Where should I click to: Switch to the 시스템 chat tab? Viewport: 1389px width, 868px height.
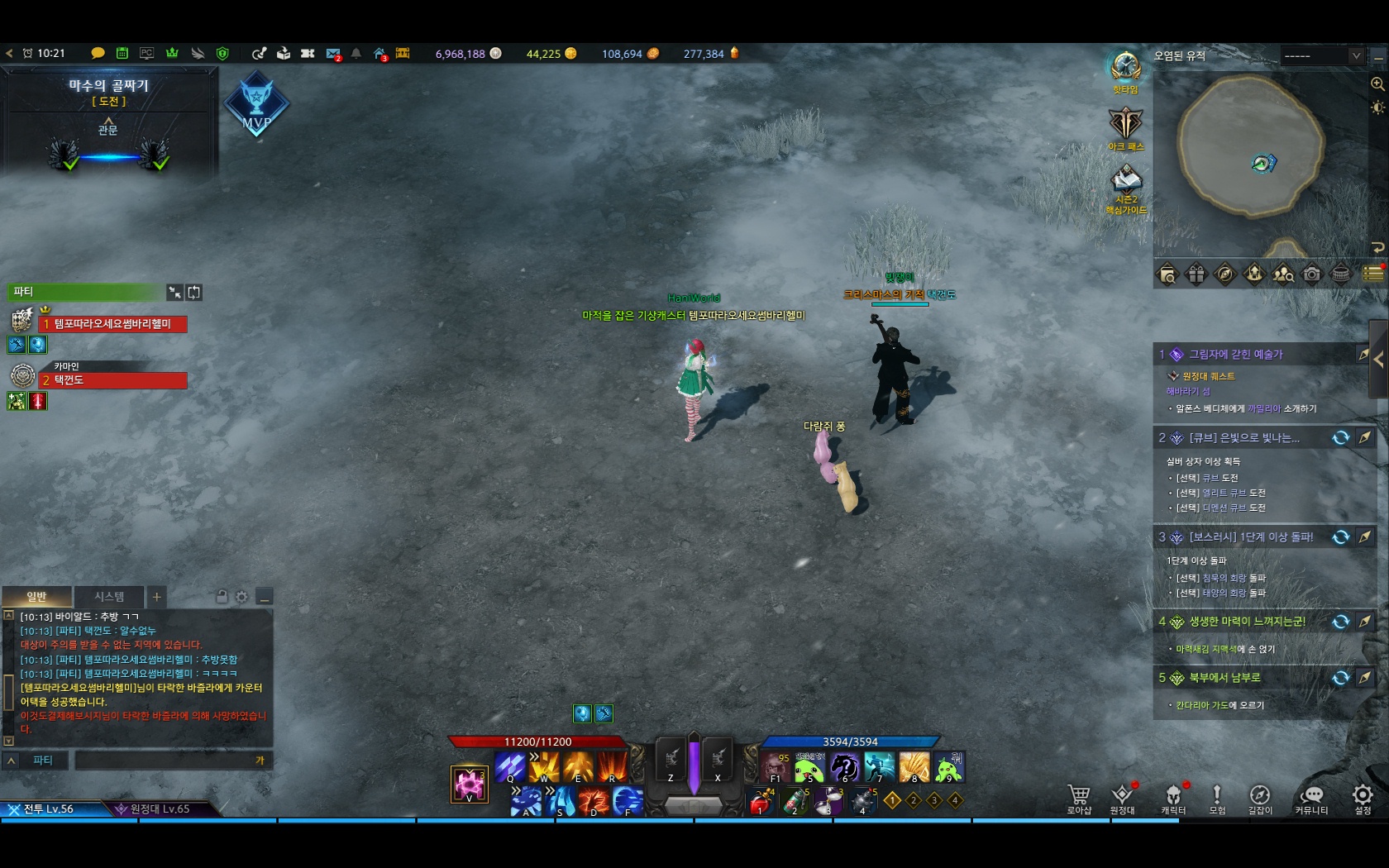coord(109,597)
